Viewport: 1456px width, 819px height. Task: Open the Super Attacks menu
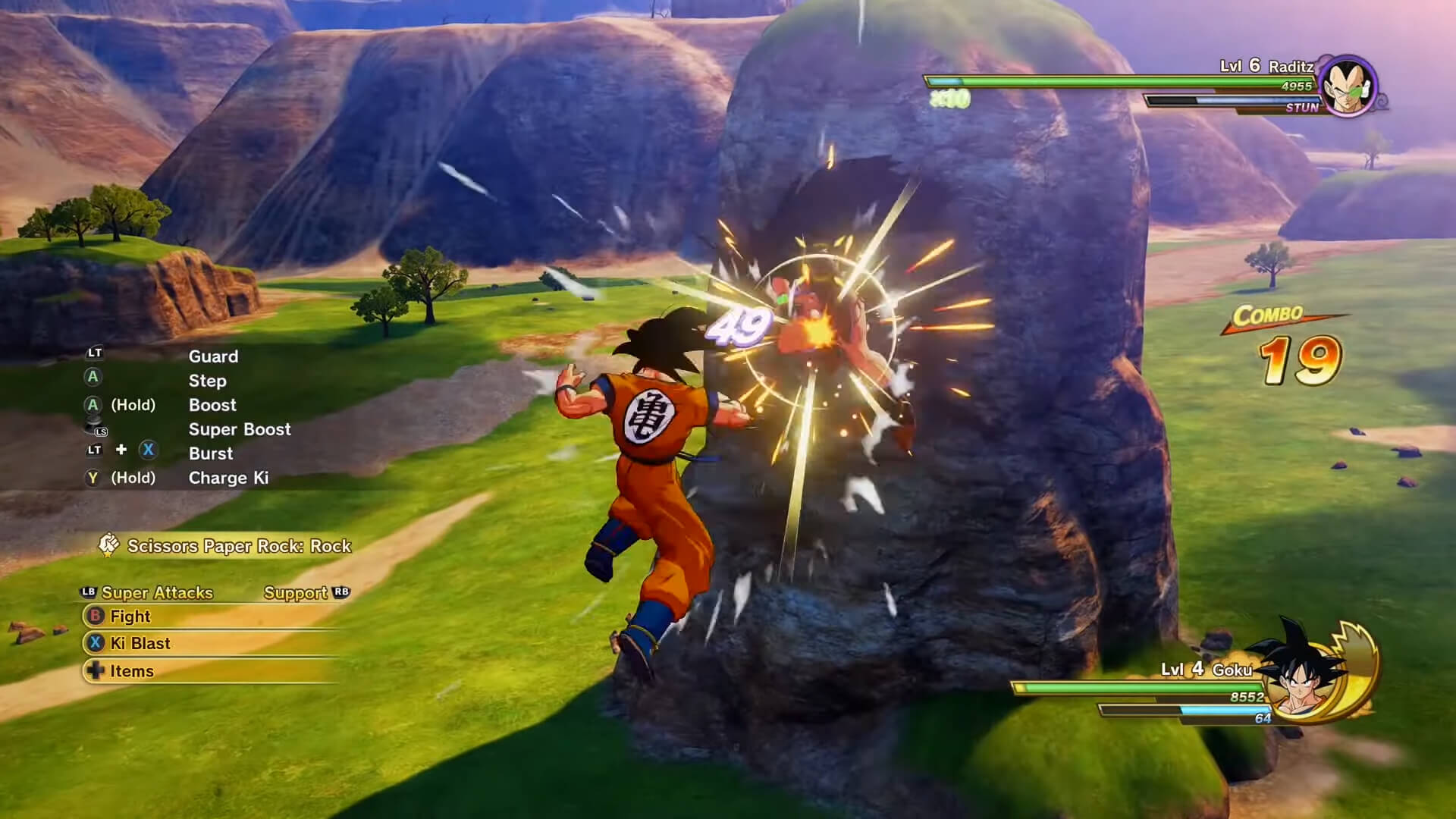tap(157, 593)
